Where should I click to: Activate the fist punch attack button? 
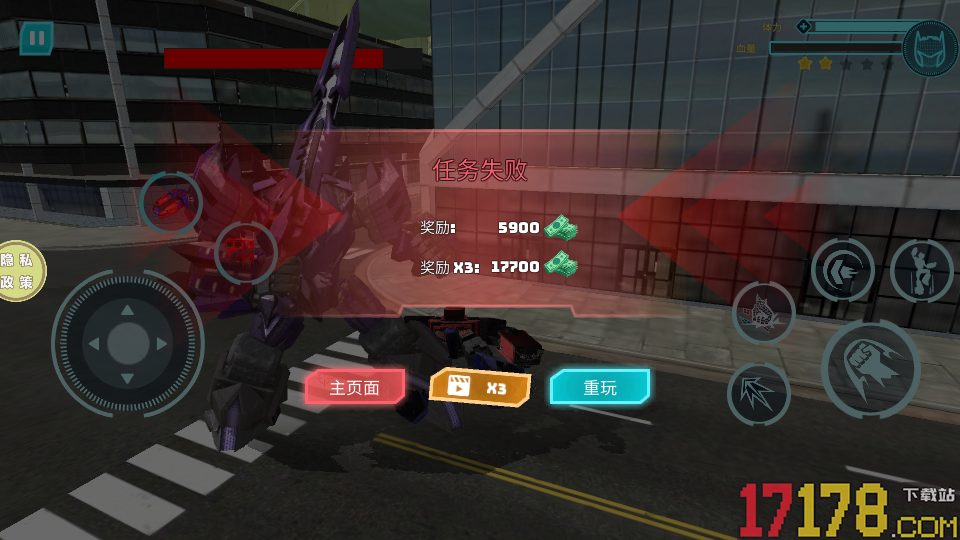pos(870,369)
